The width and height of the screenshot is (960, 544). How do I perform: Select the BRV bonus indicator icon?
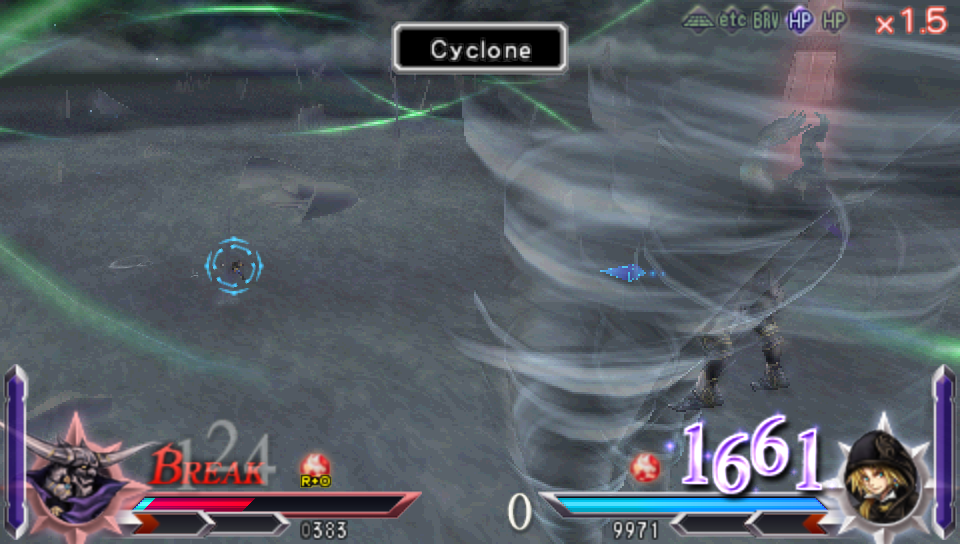pyautogui.click(x=767, y=20)
